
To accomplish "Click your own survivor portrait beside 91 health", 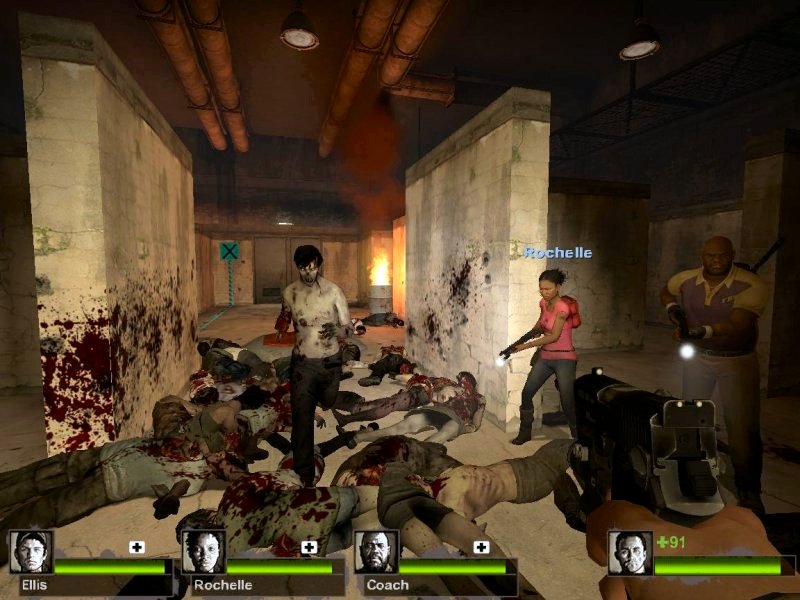I will click(x=630, y=552).
